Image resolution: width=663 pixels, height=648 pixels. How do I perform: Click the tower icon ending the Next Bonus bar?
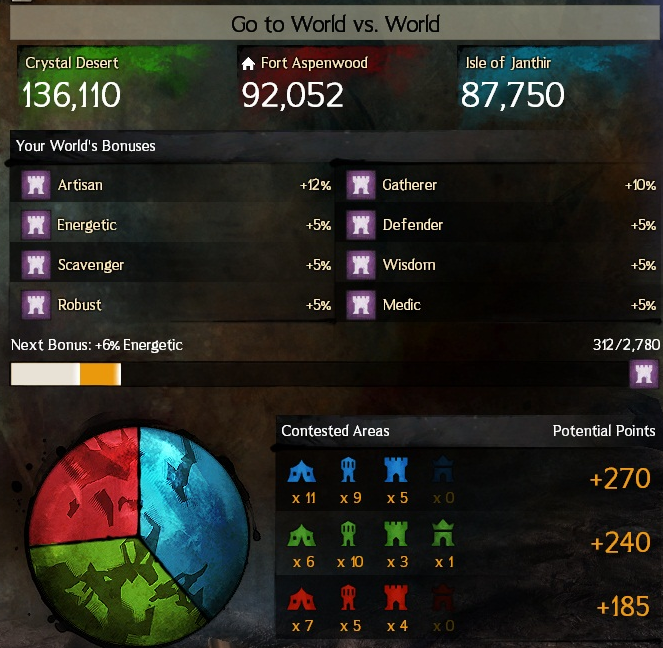coord(644,374)
